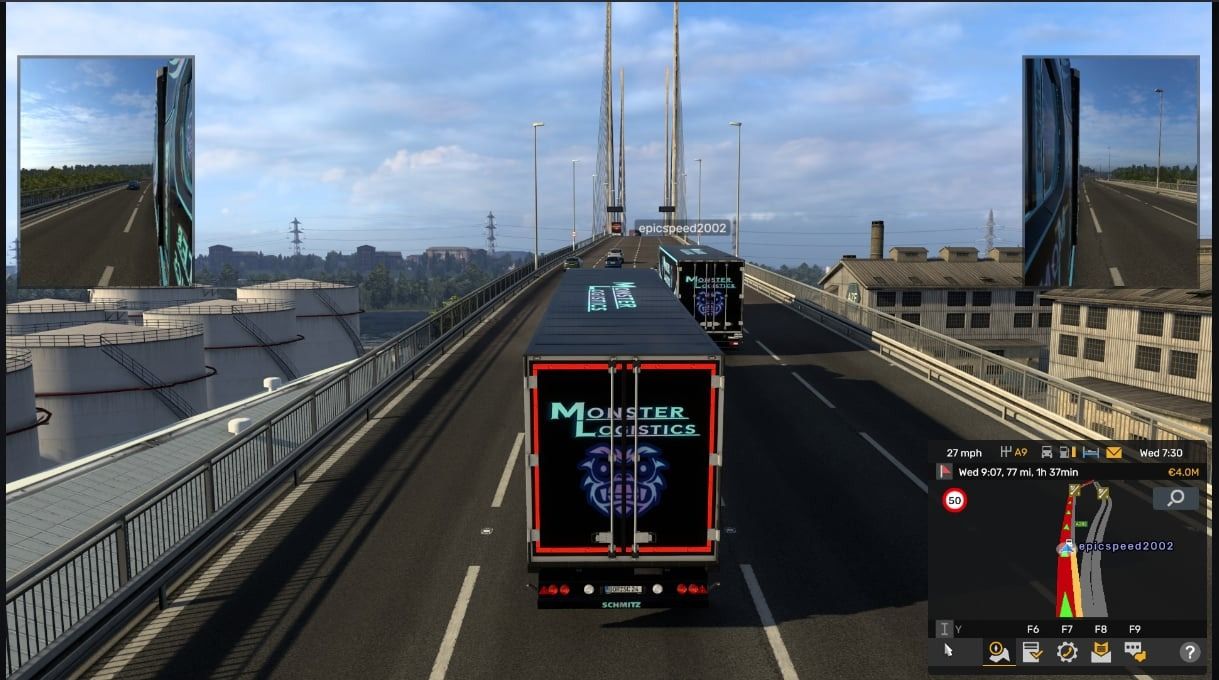Click the text chat input cursor icon

[944, 629]
